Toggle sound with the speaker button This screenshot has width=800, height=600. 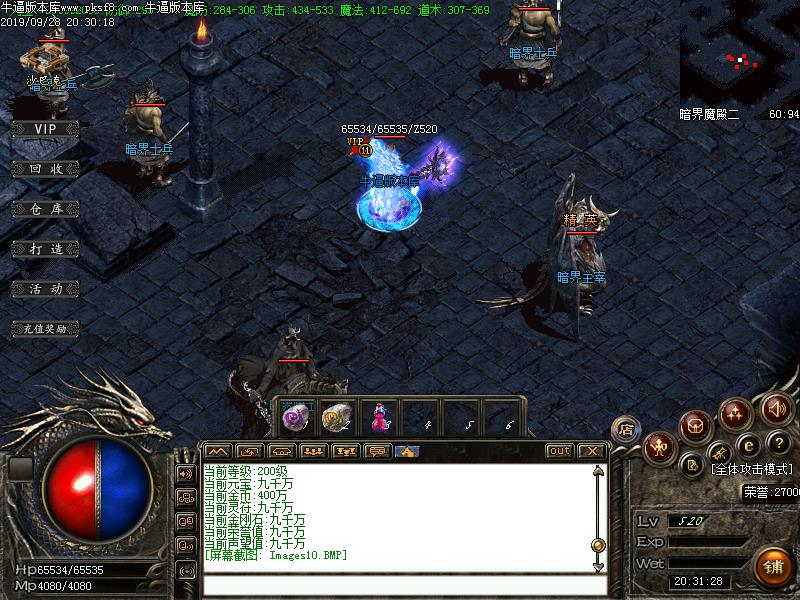(x=776, y=408)
